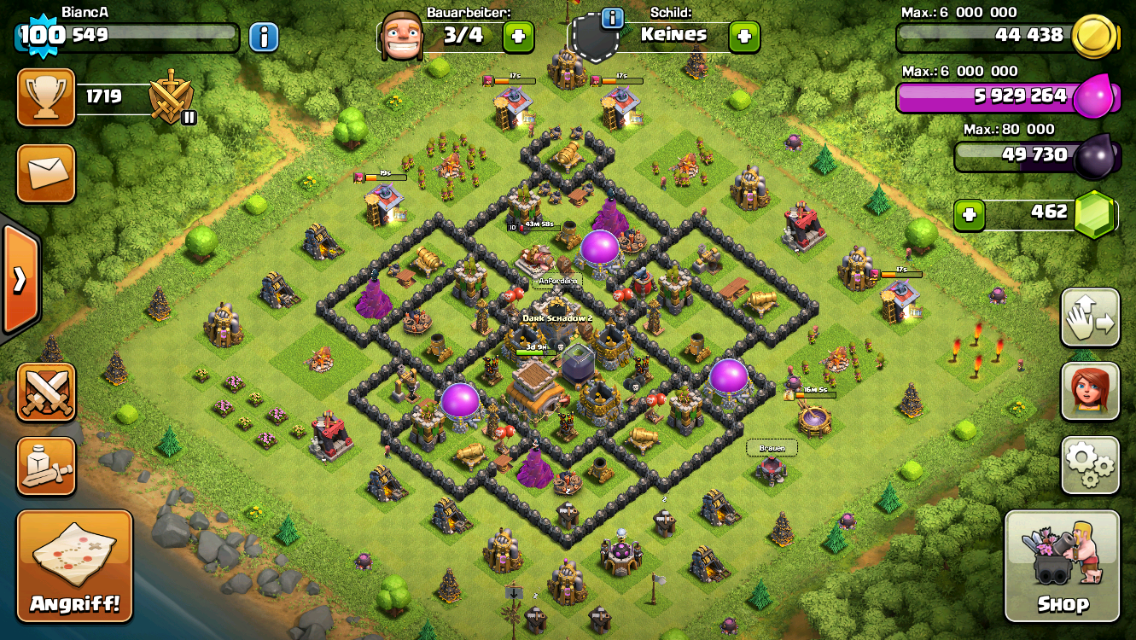Image resolution: width=1136 pixels, height=640 pixels.
Task: Open the red-haired character profile button
Action: (x=1090, y=391)
